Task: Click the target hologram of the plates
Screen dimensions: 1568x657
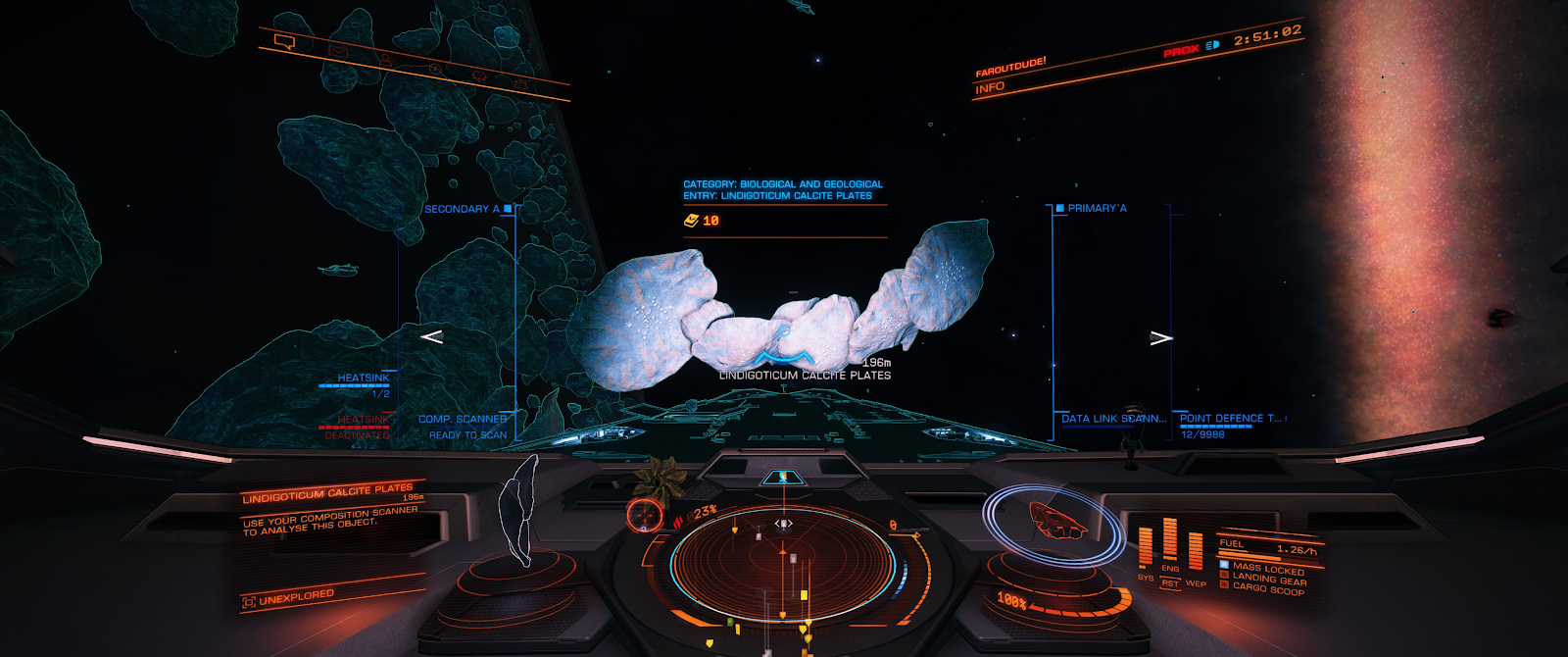Action: point(518,510)
